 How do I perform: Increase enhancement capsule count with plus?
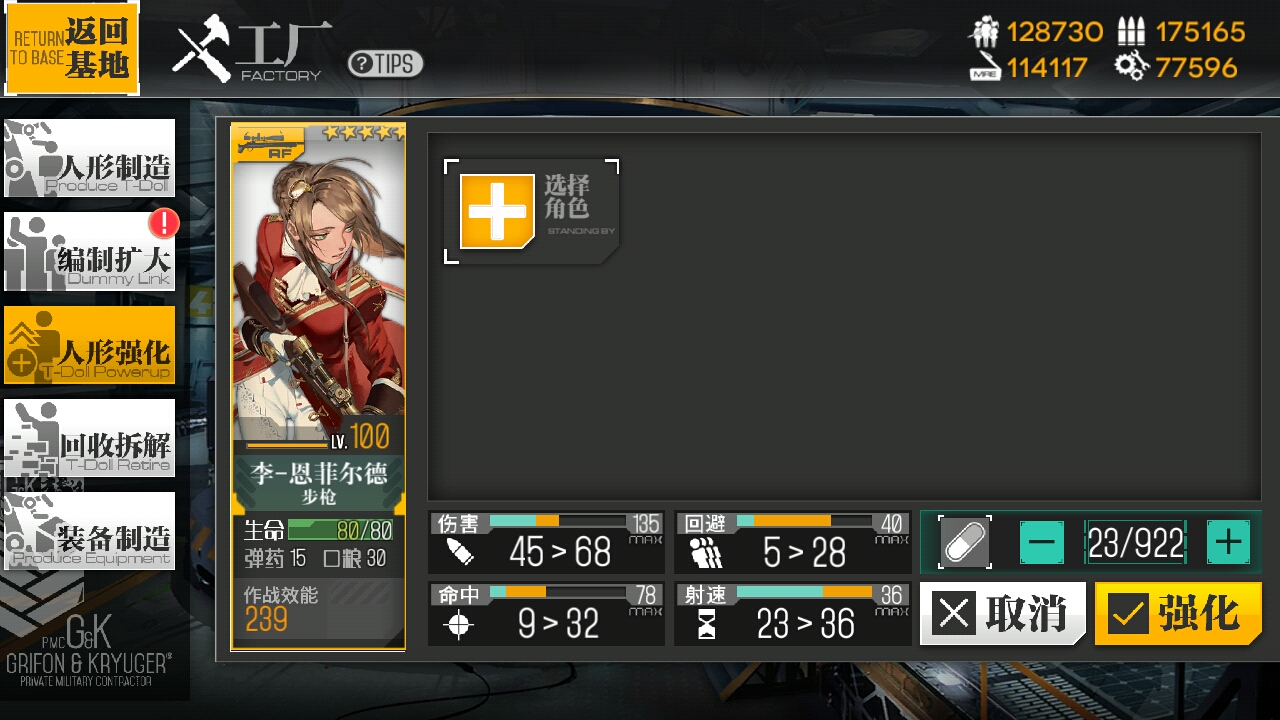click(1228, 543)
